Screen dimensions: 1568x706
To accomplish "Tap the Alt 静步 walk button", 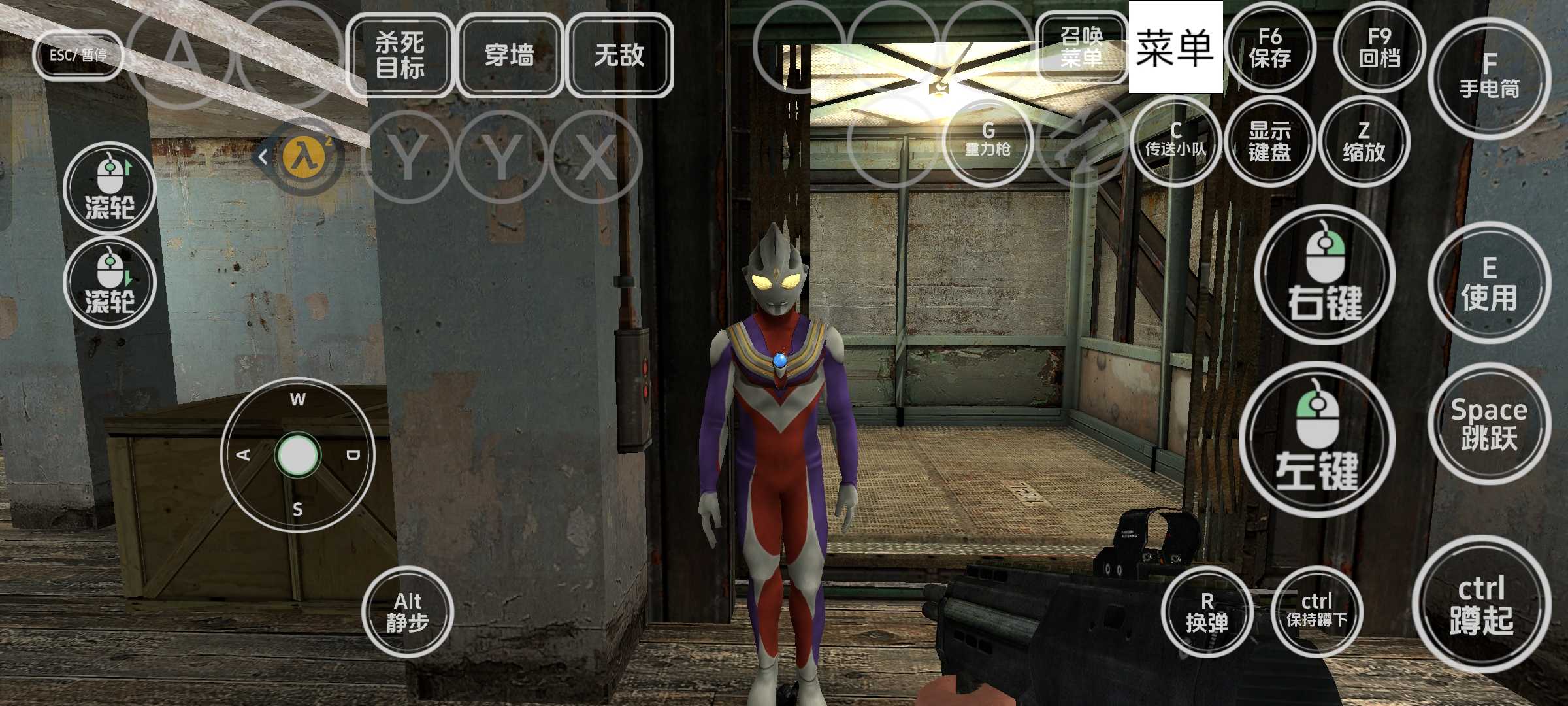I will pos(408,612).
